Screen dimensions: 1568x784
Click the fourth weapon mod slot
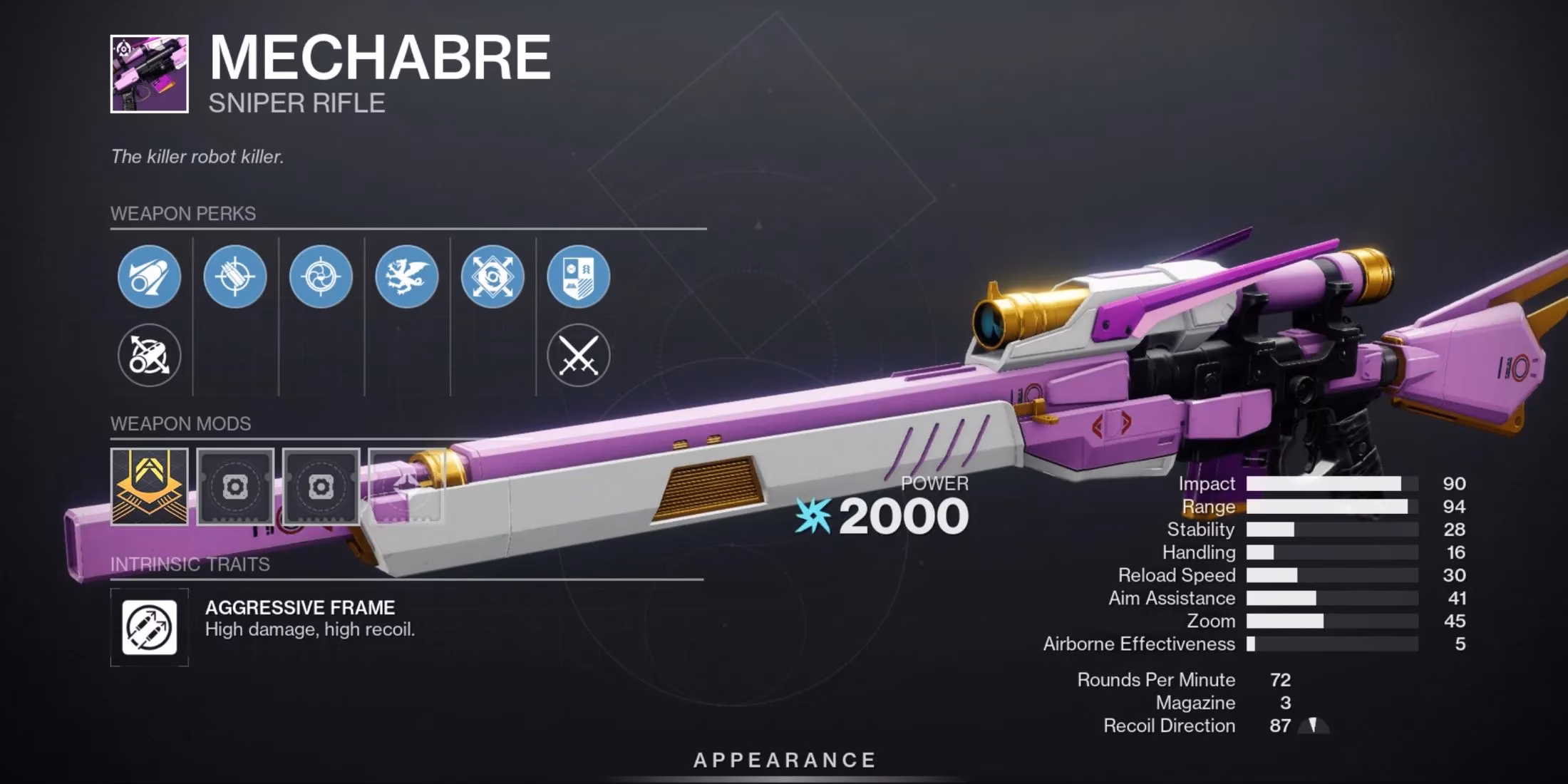(x=407, y=487)
